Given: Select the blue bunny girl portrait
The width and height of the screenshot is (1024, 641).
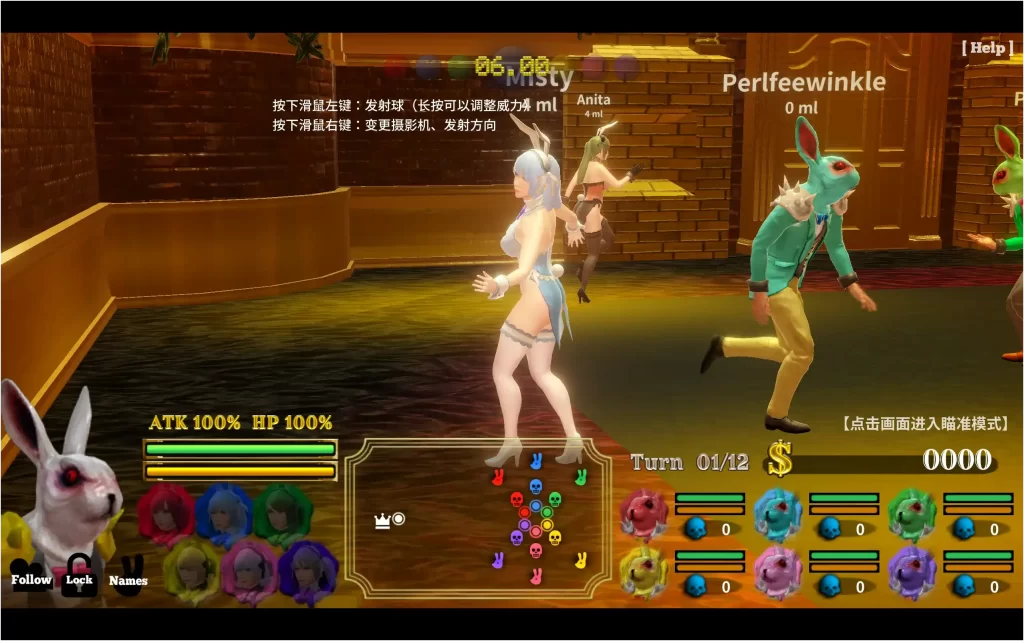Looking at the screenshot, I should (224, 512).
